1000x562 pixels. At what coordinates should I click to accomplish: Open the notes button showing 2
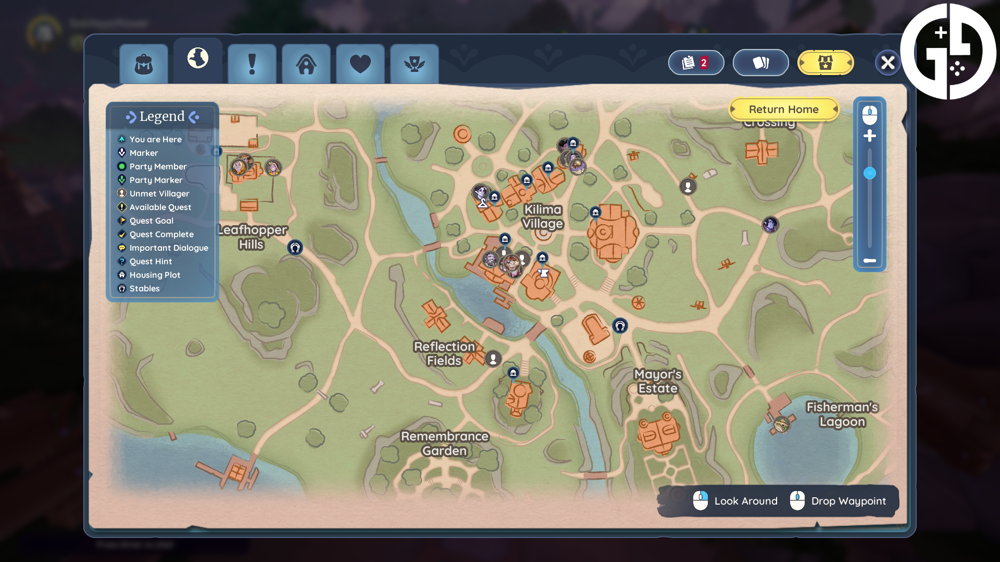pyautogui.click(x=695, y=63)
